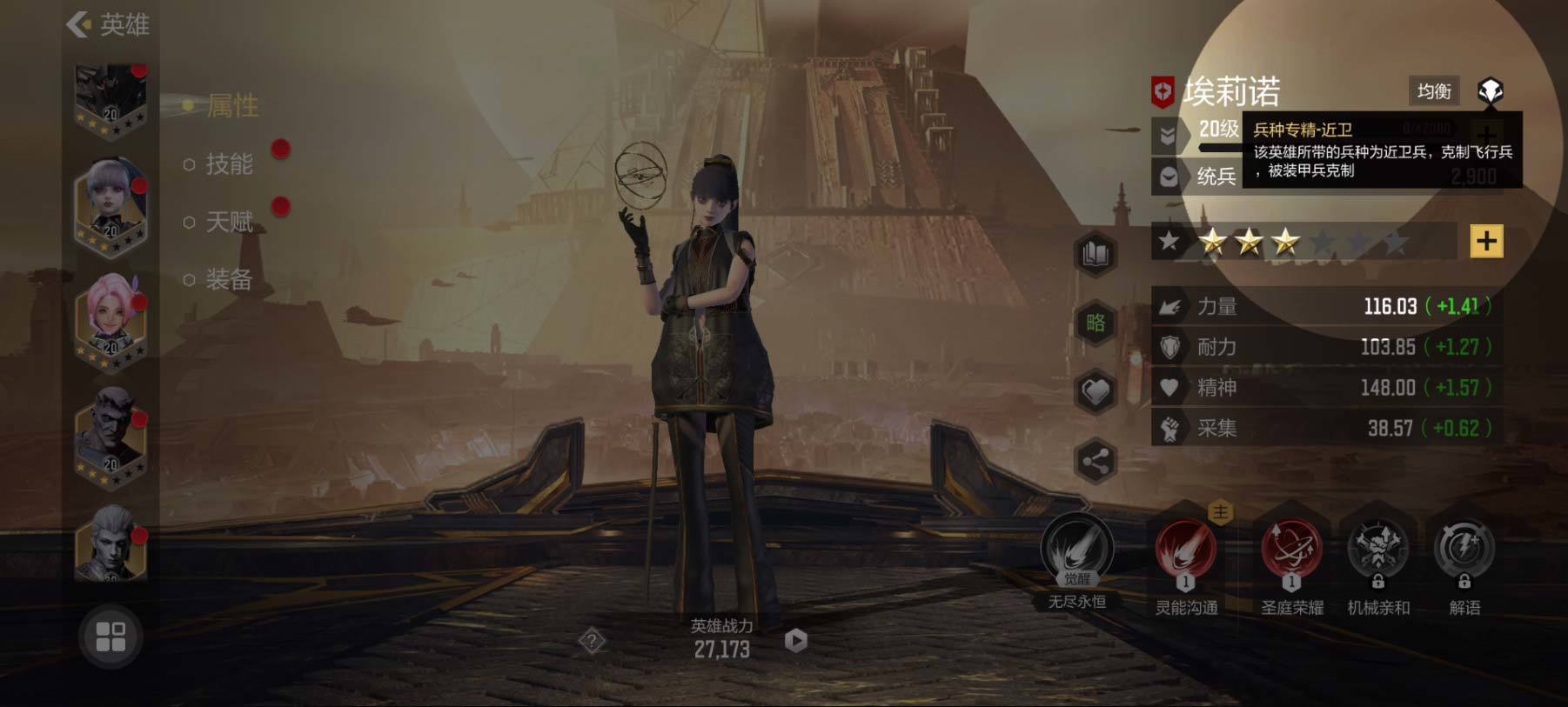The image size is (1568, 707).
Task: Click the 略 strategy icon
Action: (1096, 323)
